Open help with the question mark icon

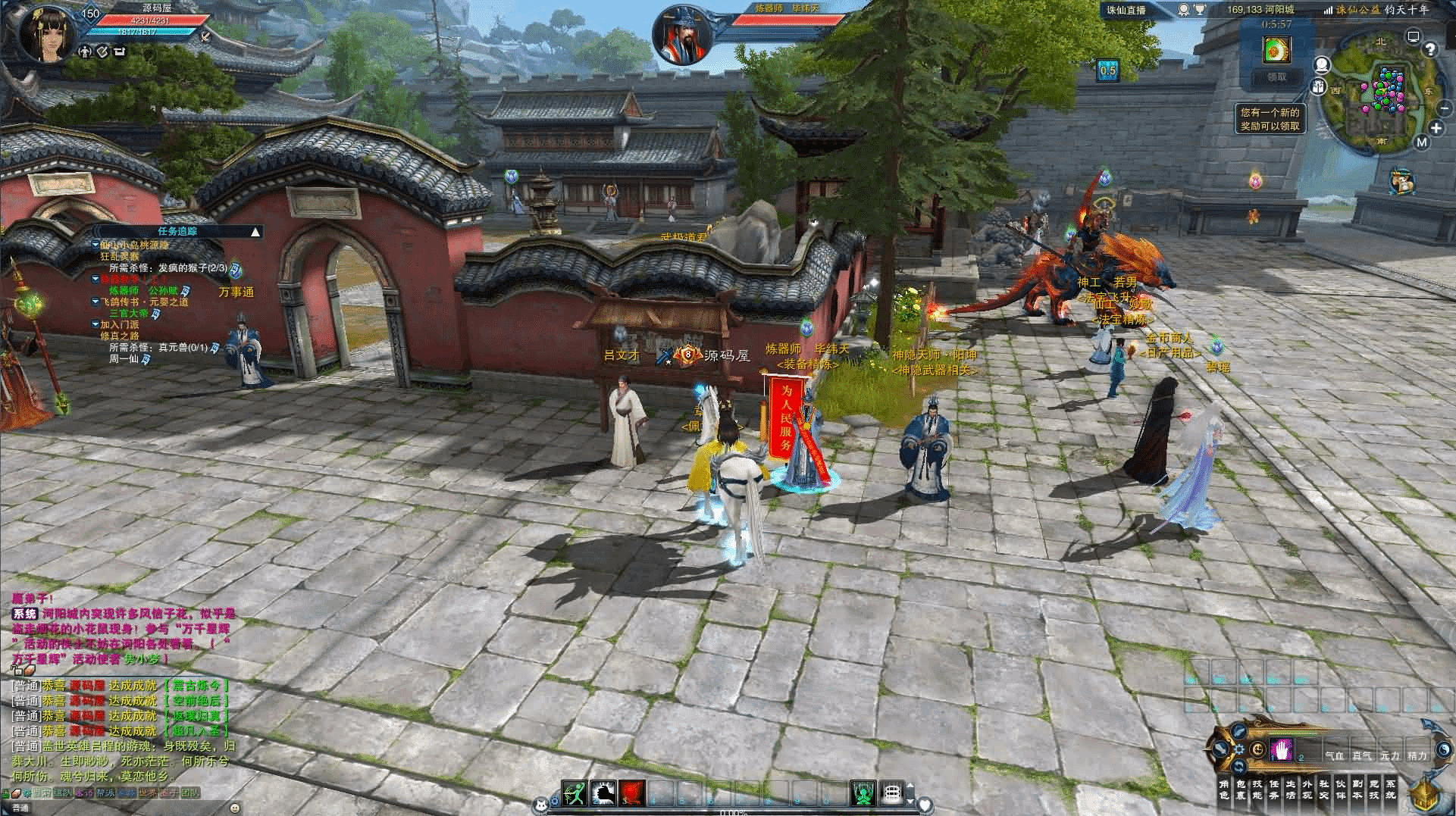1429,50
